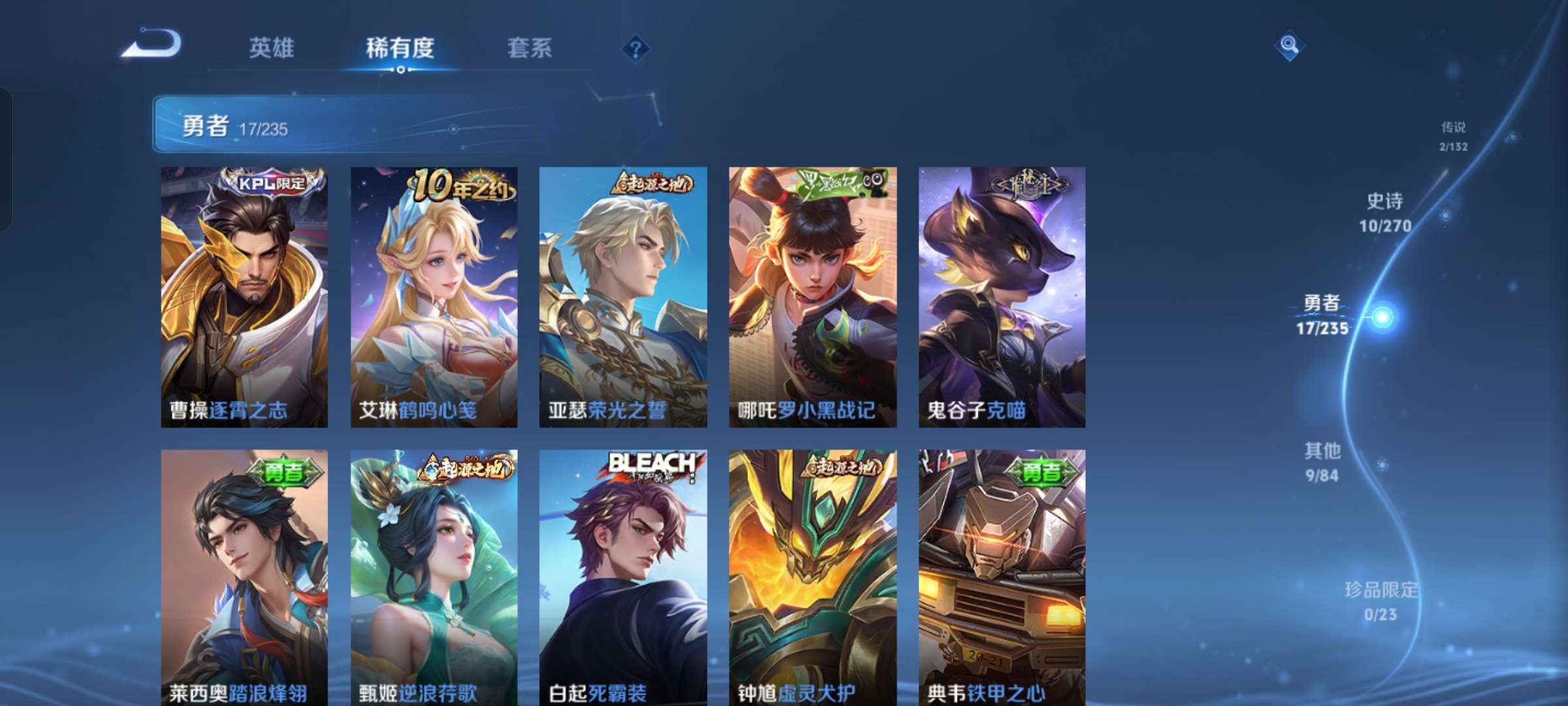Choose the 白起 死霸装 skin card

pos(623,577)
